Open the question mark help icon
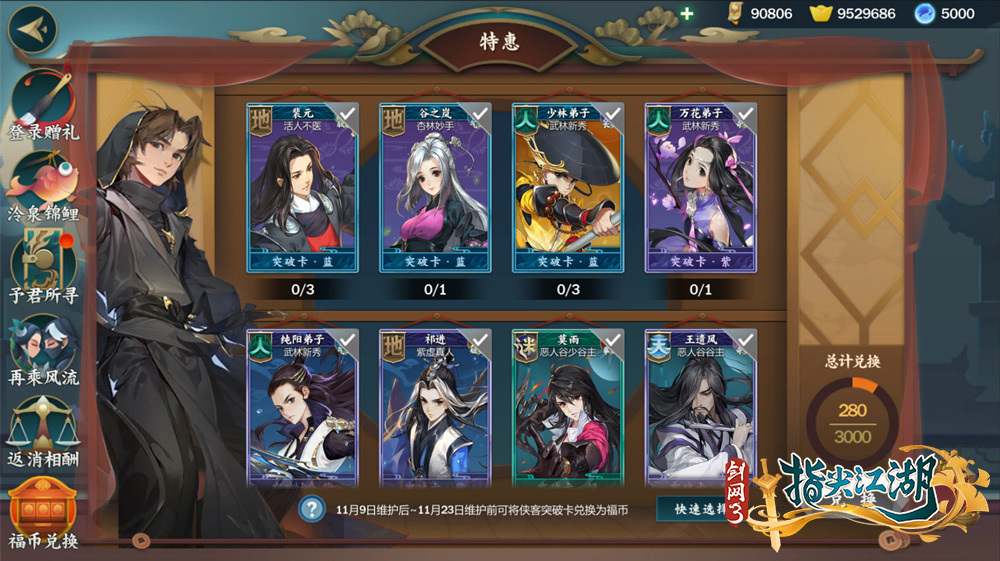1000x561 pixels. coord(313,508)
